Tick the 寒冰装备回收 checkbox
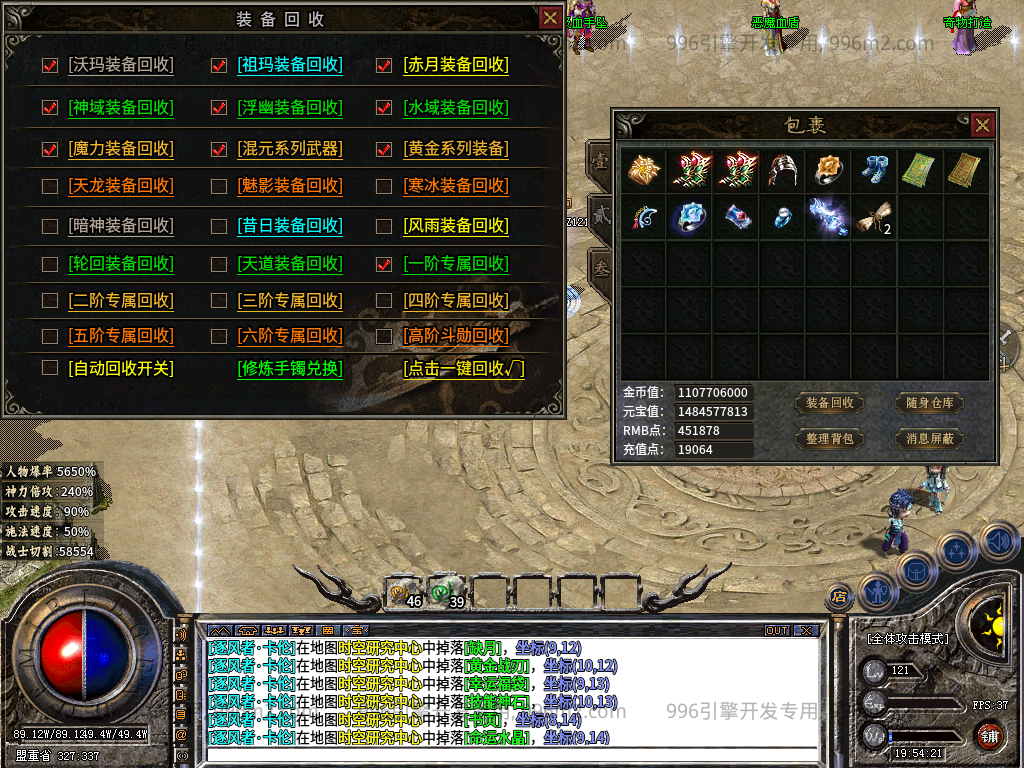1024x768 pixels. point(384,186)
